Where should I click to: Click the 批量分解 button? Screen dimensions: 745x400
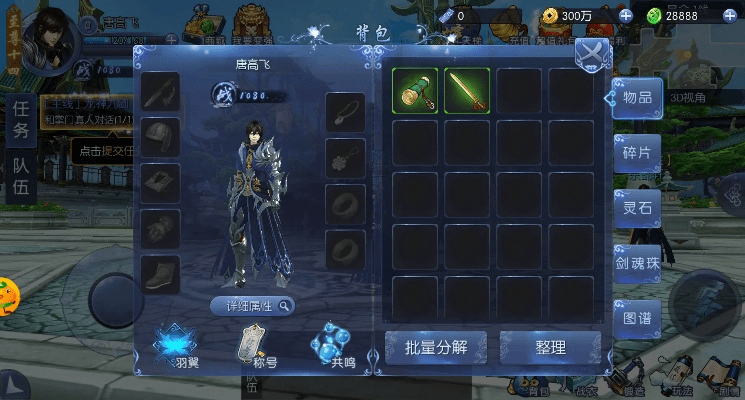point(436,348)
